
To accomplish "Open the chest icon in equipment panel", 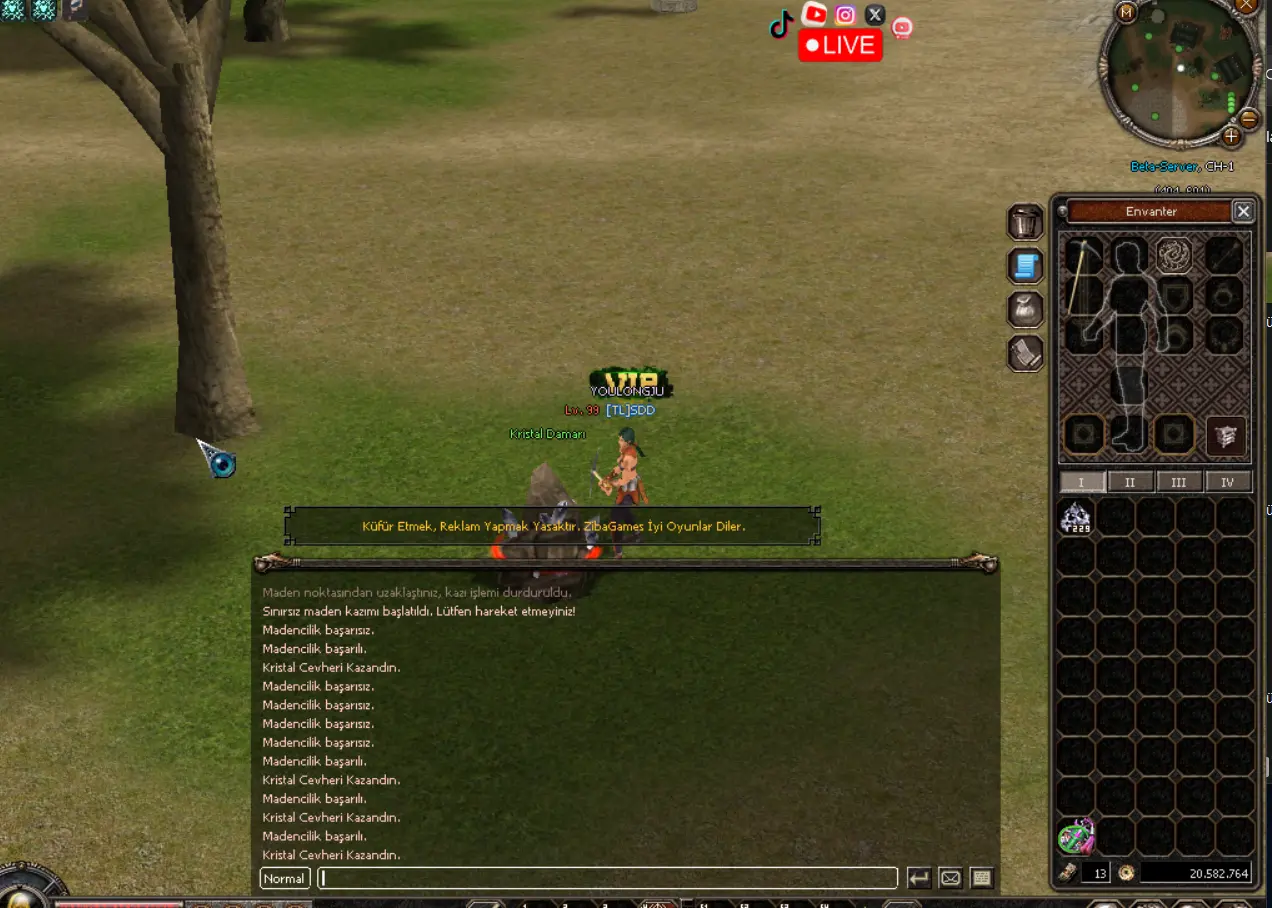I will click(x=1226, y=436).
